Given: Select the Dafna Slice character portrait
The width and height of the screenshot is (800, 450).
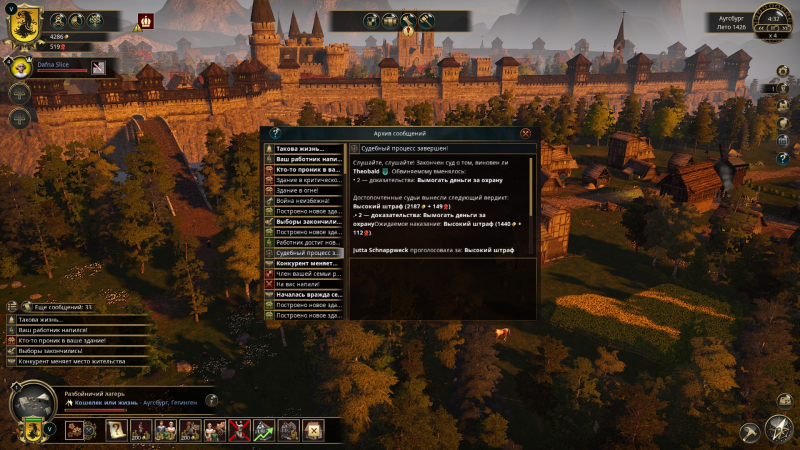Looking at the screenshot, I should pos(22,67).
